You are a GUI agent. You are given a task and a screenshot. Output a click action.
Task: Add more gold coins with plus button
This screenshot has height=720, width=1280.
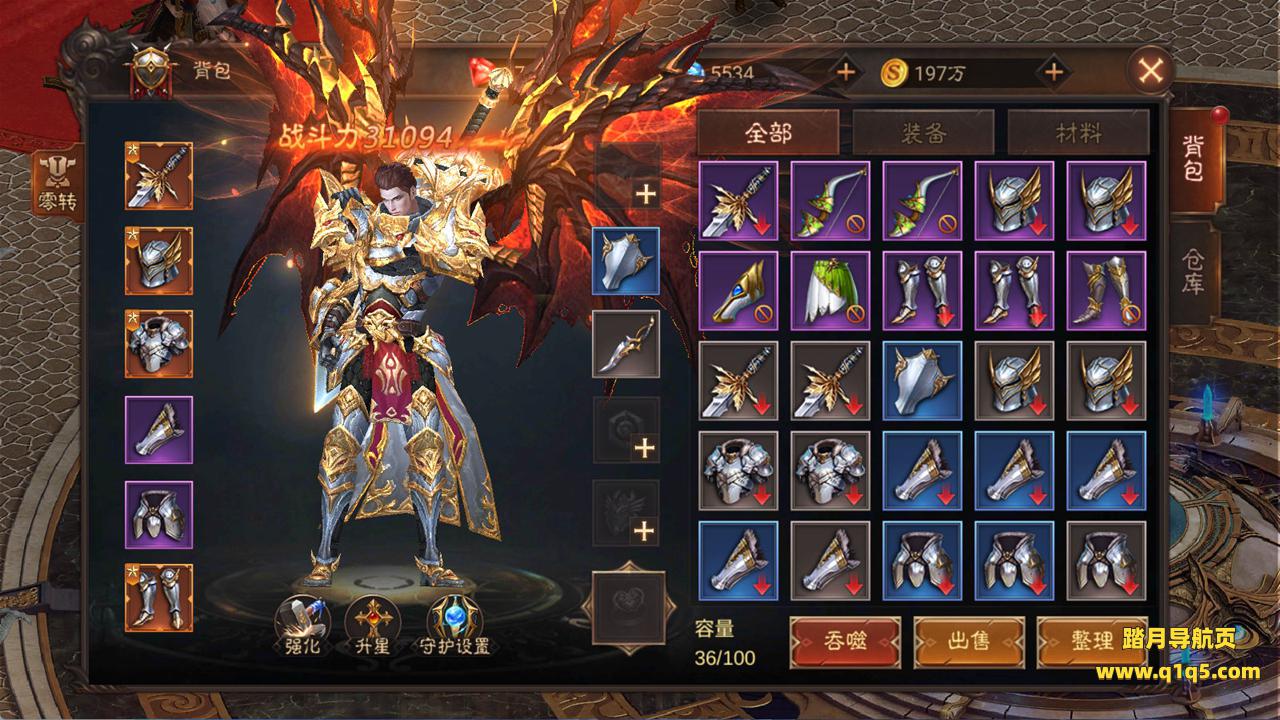1053,72
